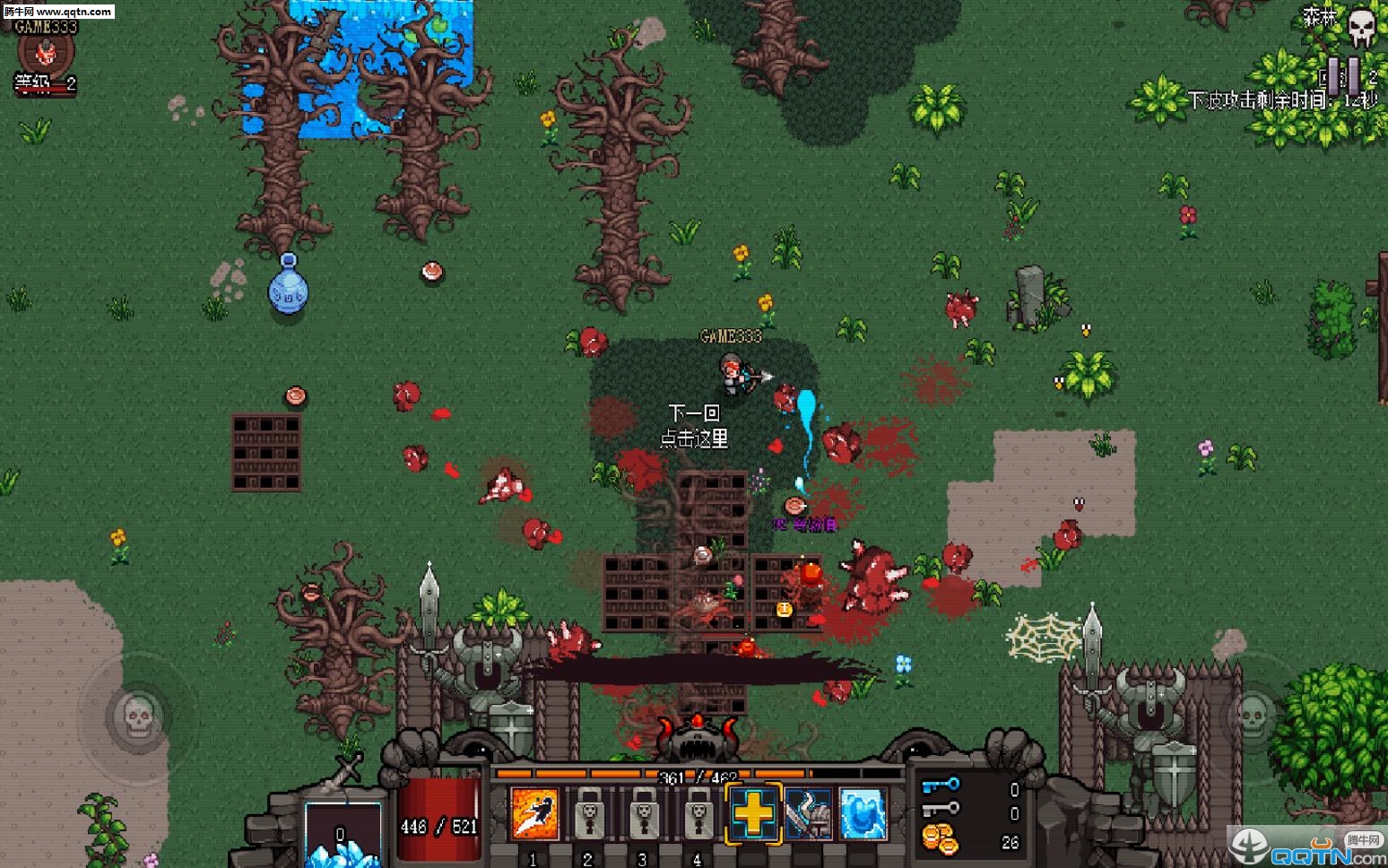Touch the left skull virtual joystick
The width and height of the screenshot is (1388, 868).
137,716
